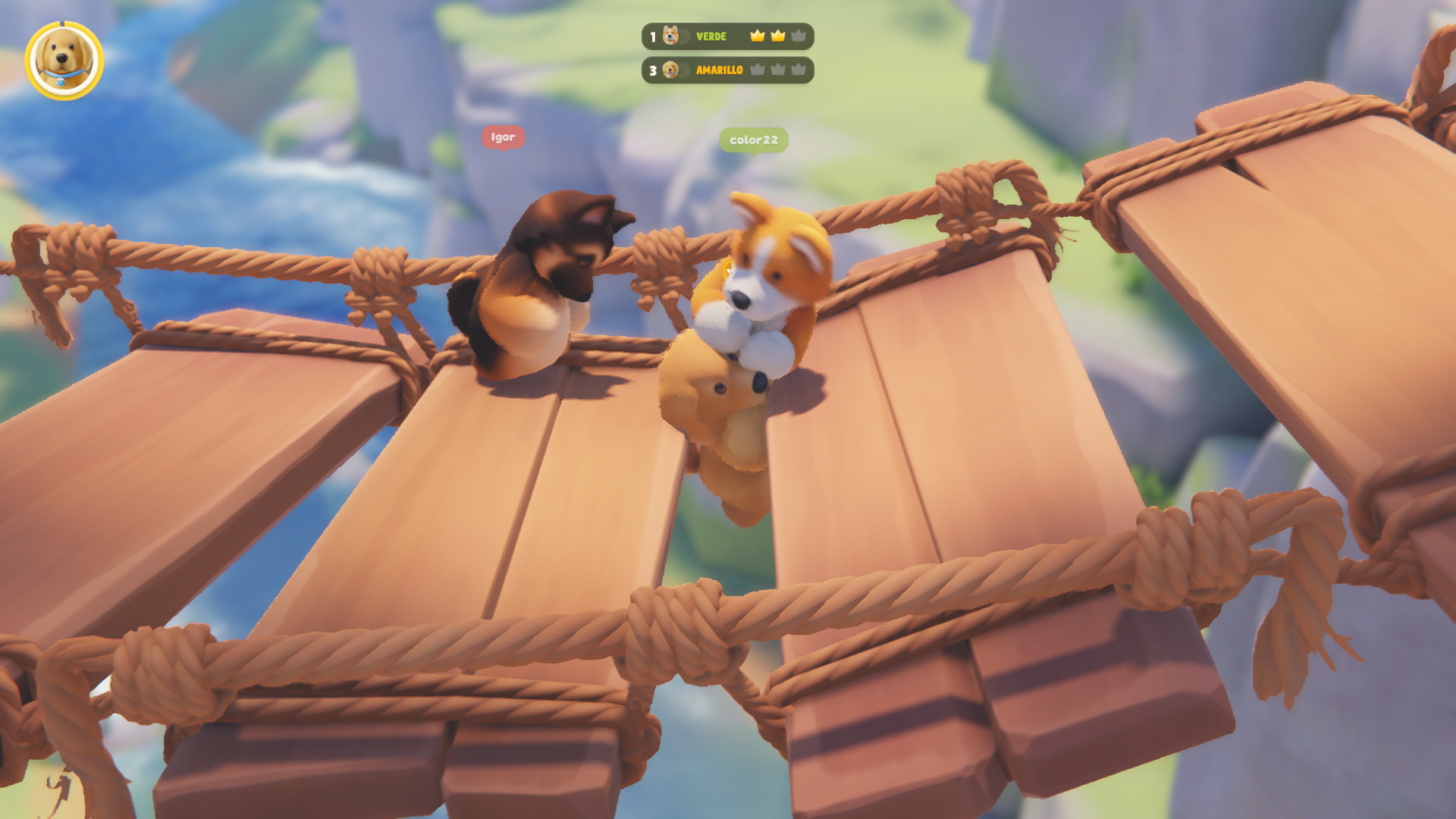Click the golden retriever player portrait
This screenshot has height=819, width=1456.
coord(64,61)
